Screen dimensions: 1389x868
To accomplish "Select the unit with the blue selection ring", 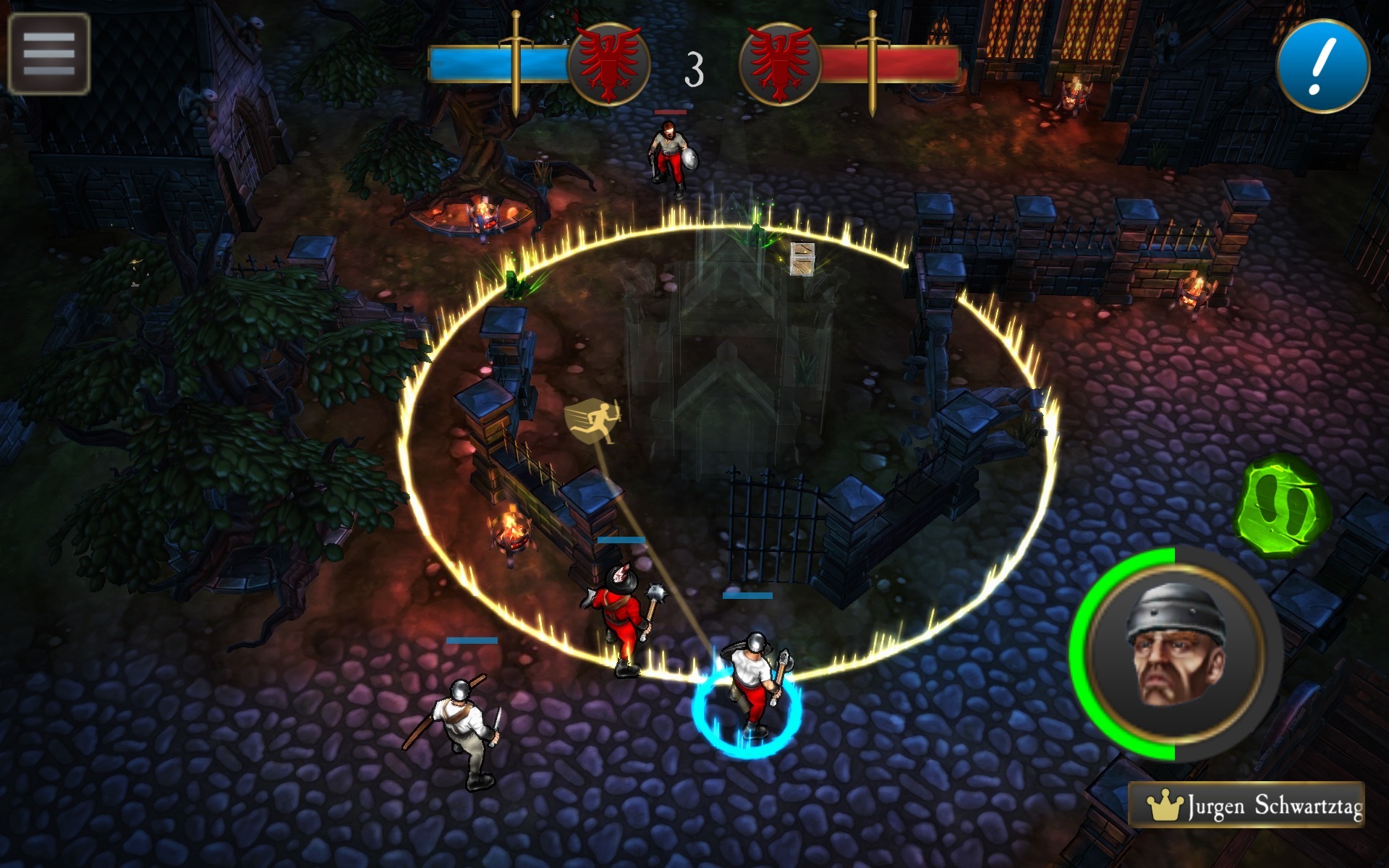I will [x=751, y=687].
